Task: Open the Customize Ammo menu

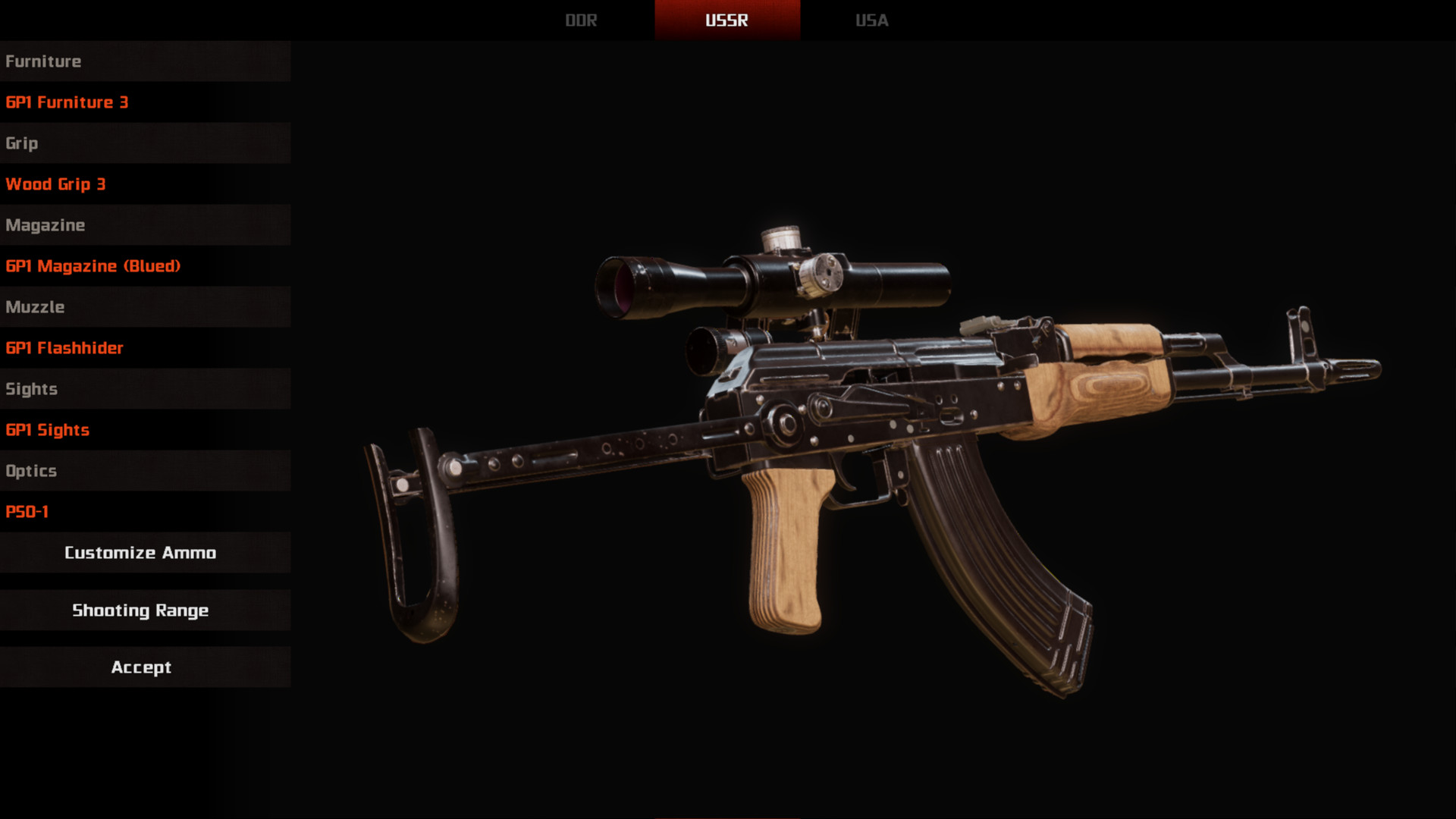Action: 140,553
